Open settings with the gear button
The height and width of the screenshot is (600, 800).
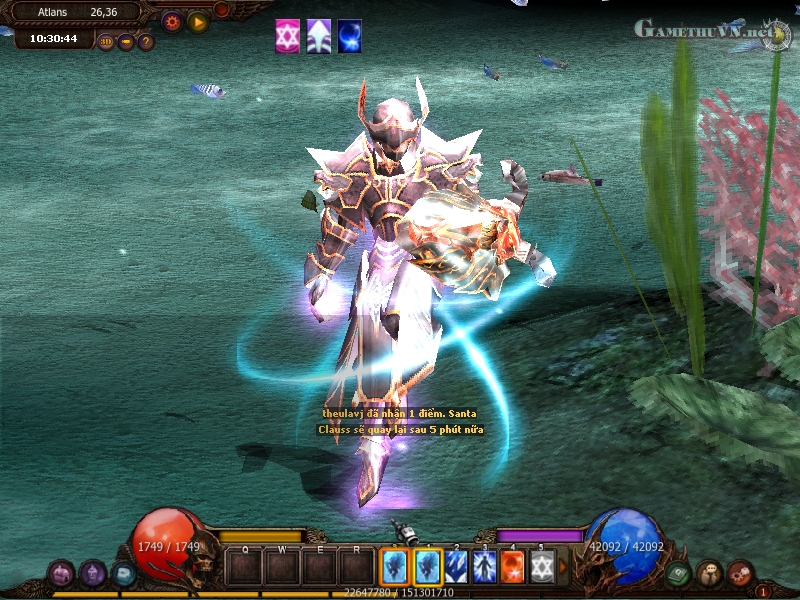(x=172, y=21)
